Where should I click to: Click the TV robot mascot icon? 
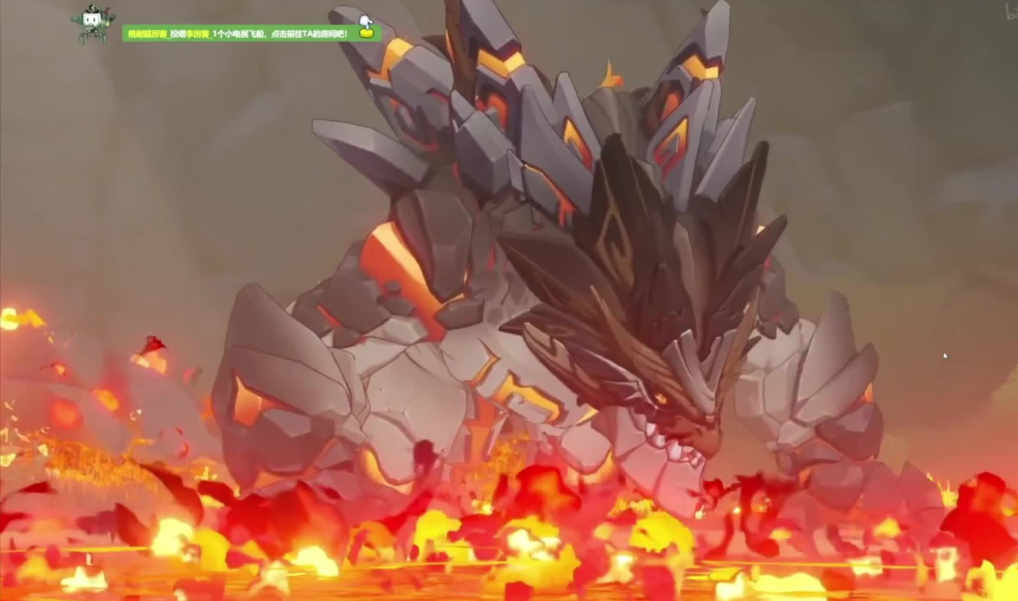pyautogui.click(x=93, y=22)
